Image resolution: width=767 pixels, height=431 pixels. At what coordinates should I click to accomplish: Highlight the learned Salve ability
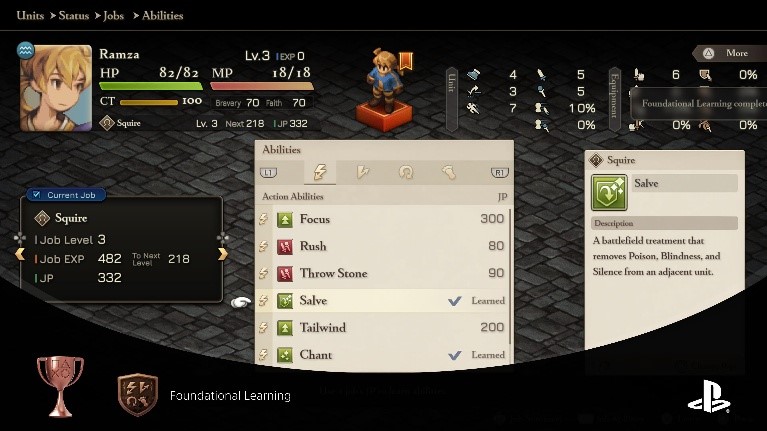(380, 300)
